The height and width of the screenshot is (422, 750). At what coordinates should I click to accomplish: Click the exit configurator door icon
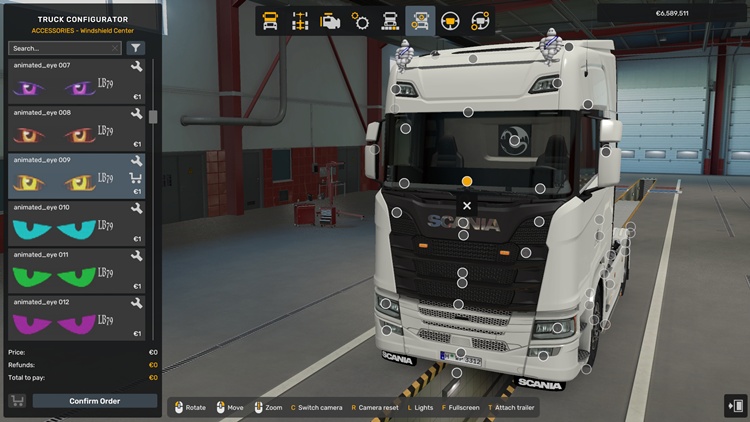pos(735,405)
